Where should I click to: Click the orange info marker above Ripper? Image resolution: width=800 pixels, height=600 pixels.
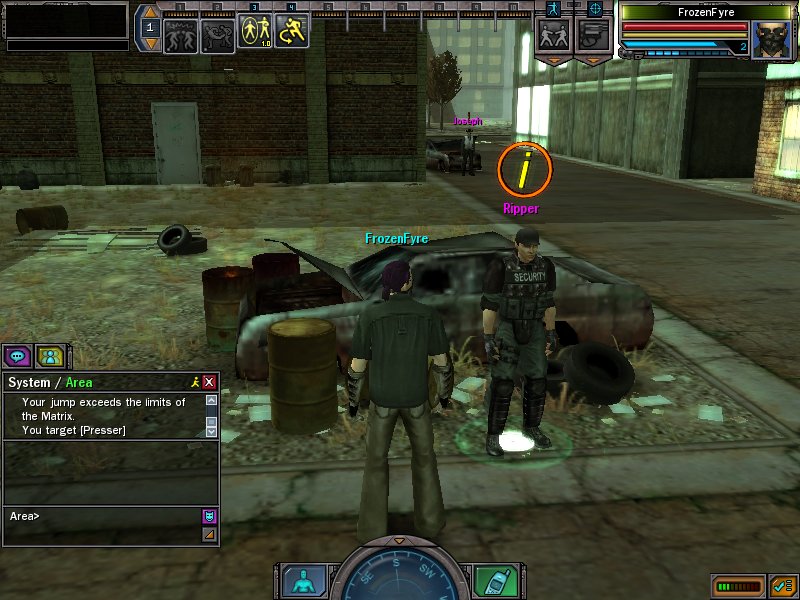(524, 170)
